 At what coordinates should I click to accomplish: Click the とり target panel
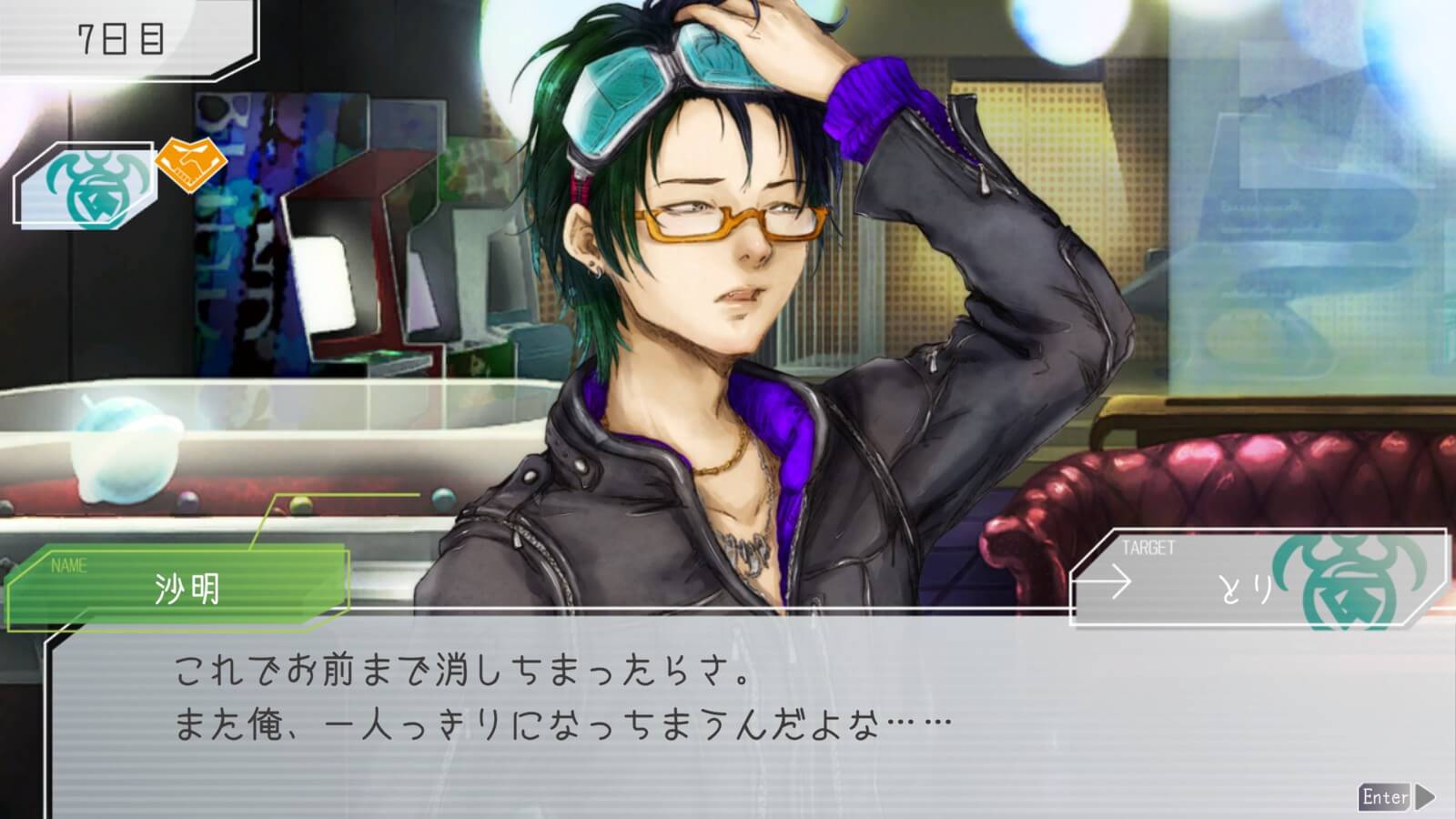pos(1256,579)
